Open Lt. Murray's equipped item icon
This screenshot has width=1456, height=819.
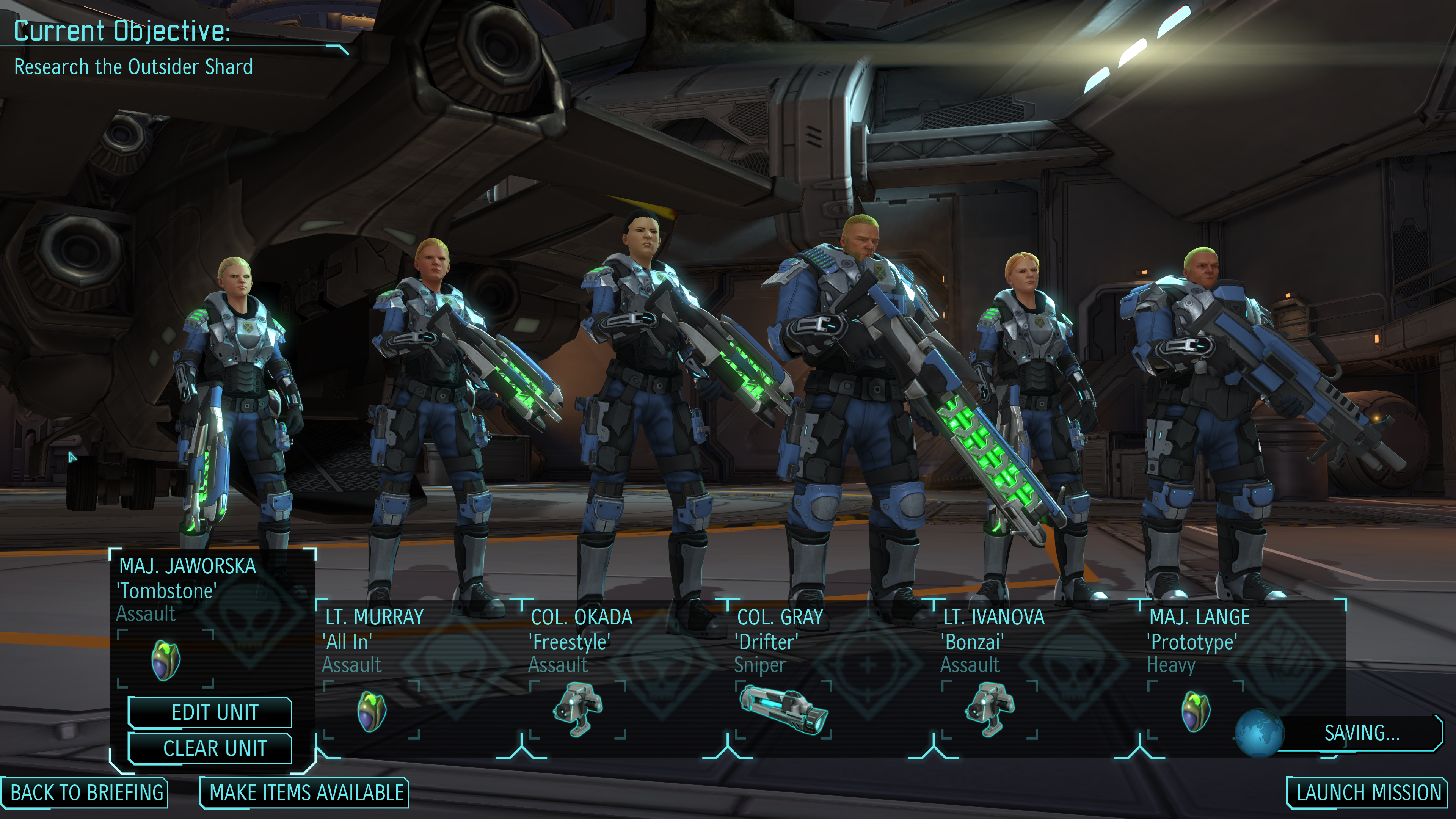(372, 711)
